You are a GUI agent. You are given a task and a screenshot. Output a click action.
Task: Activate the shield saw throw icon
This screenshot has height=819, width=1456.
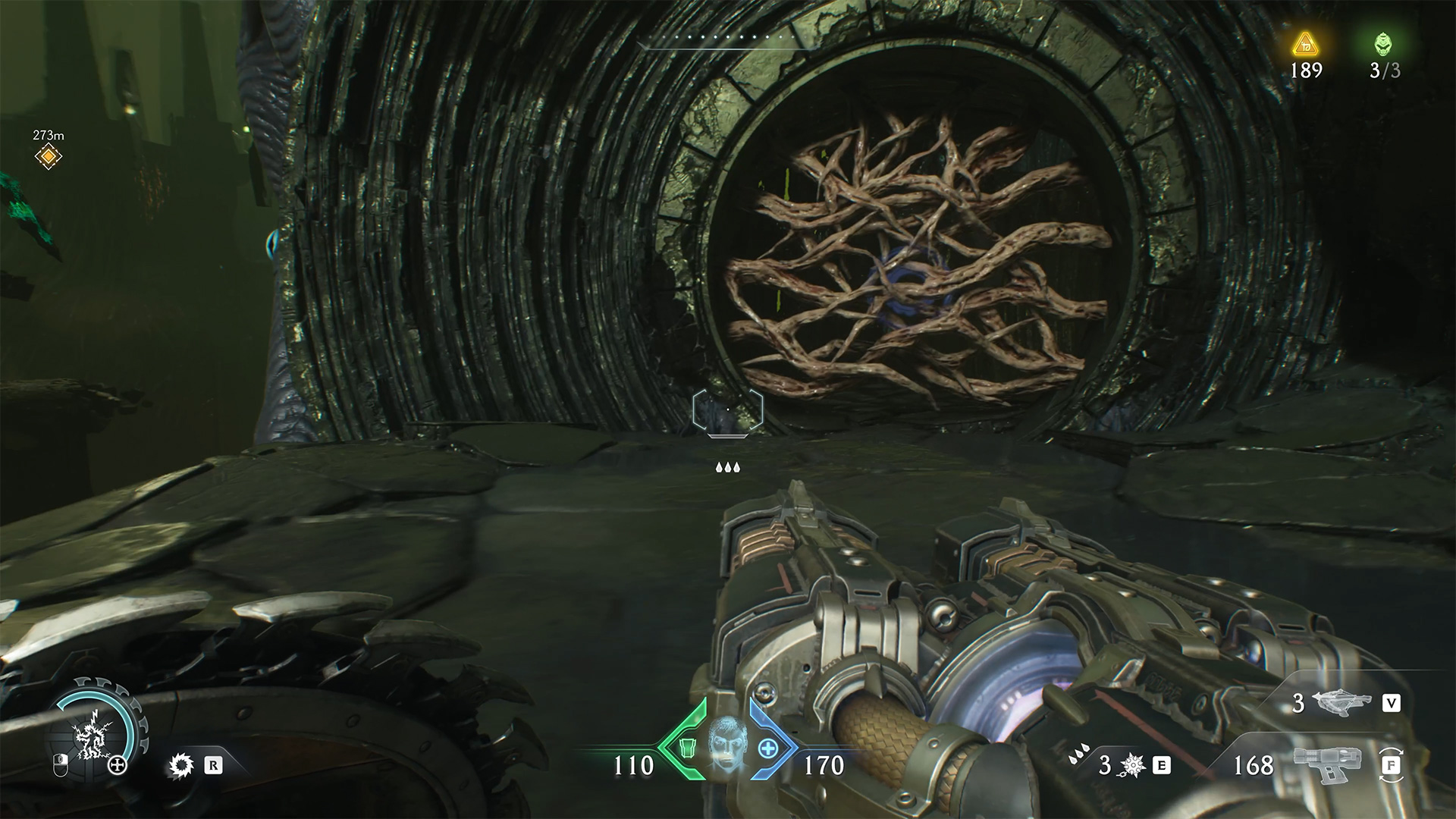tap(180, 766)
